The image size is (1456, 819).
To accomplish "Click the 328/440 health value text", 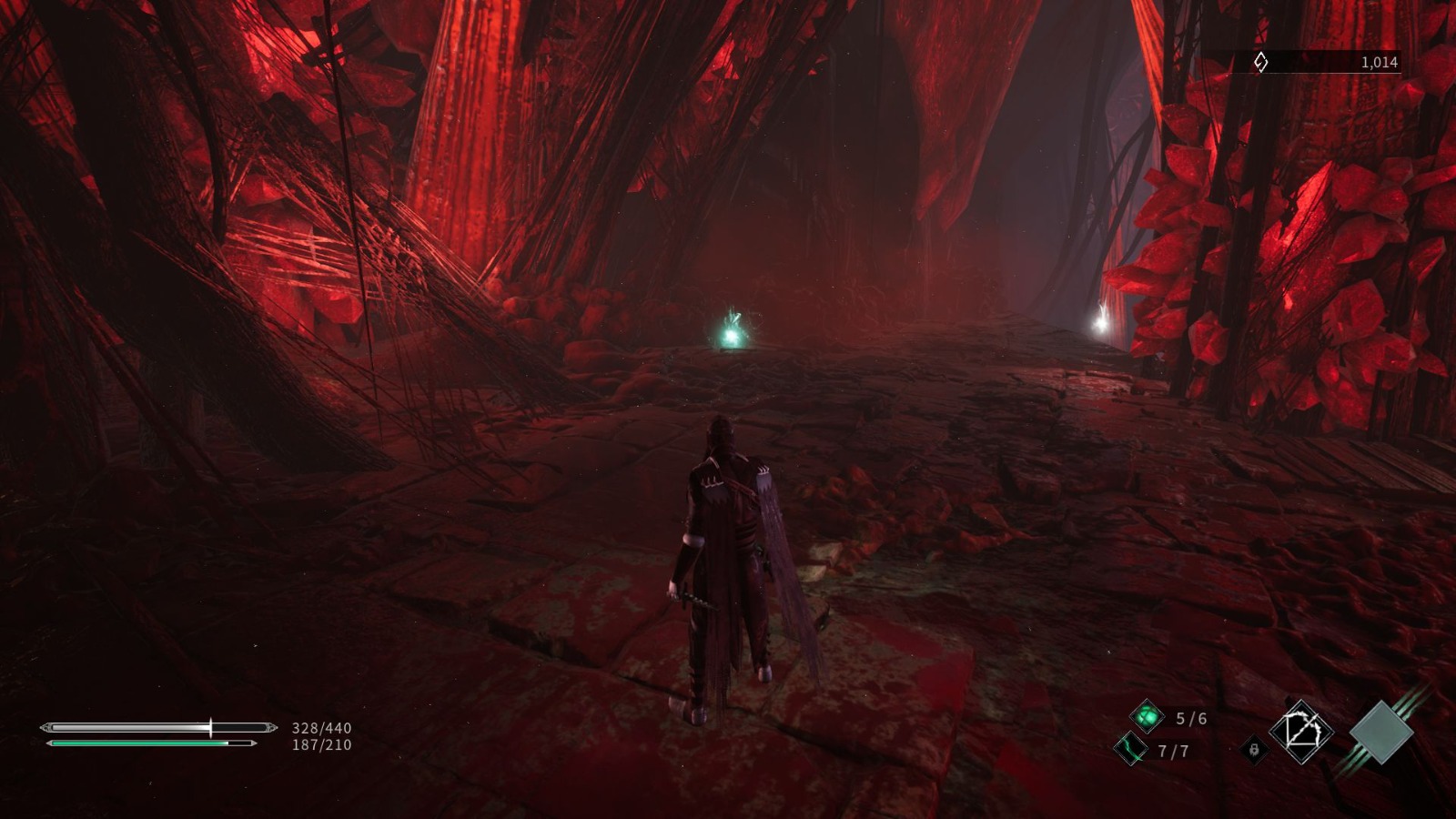I will [x=320, y=728].
